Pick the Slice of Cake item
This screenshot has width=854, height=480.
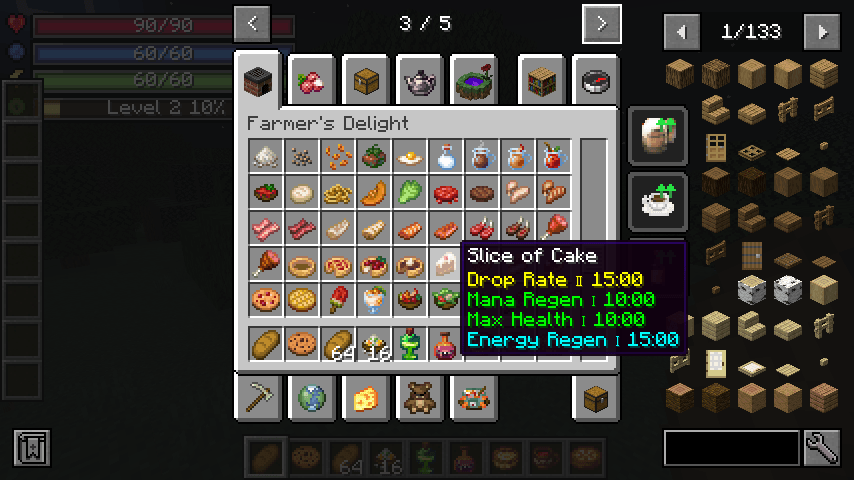444,265
